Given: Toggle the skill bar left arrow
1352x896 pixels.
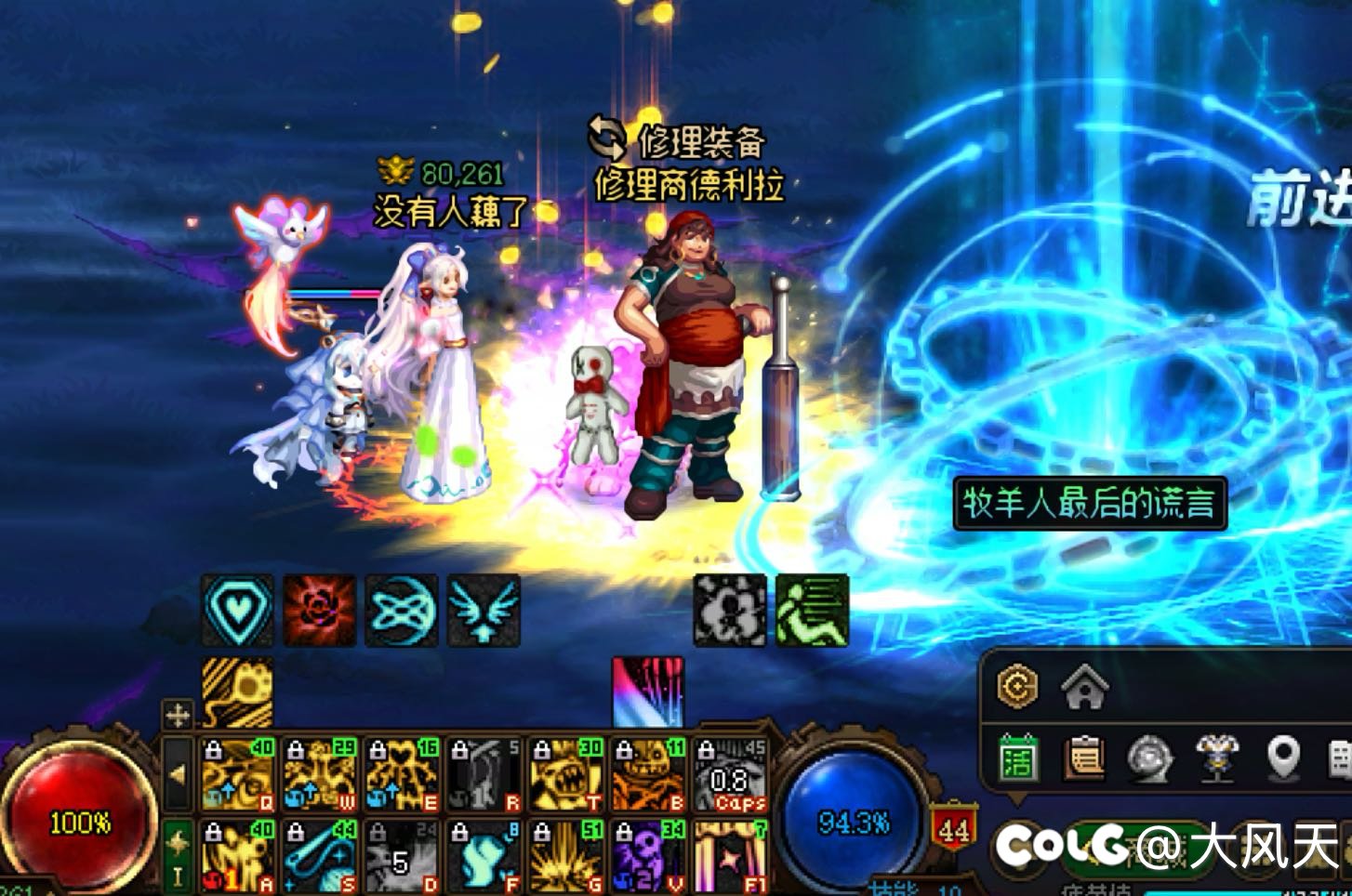Looking at the screenshot, I should [177, 773].
